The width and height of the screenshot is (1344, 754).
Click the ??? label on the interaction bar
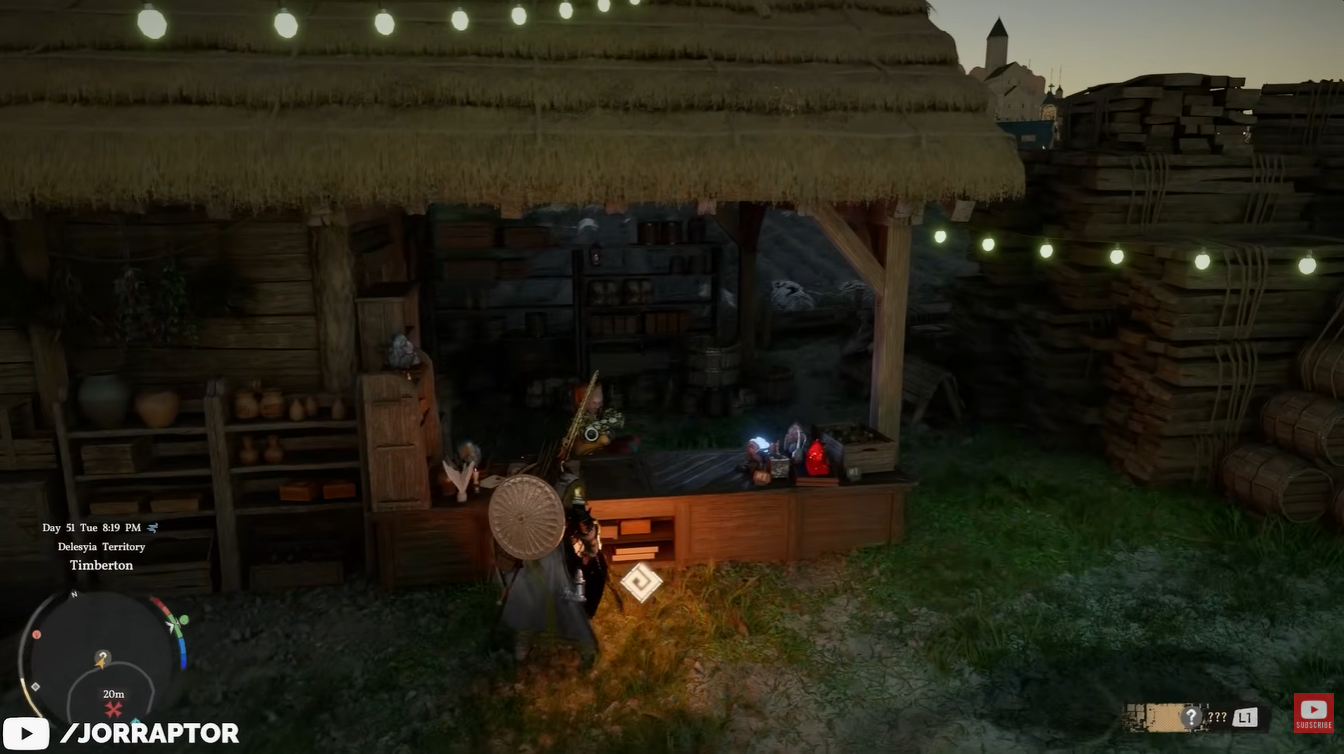click(1217, 717)
